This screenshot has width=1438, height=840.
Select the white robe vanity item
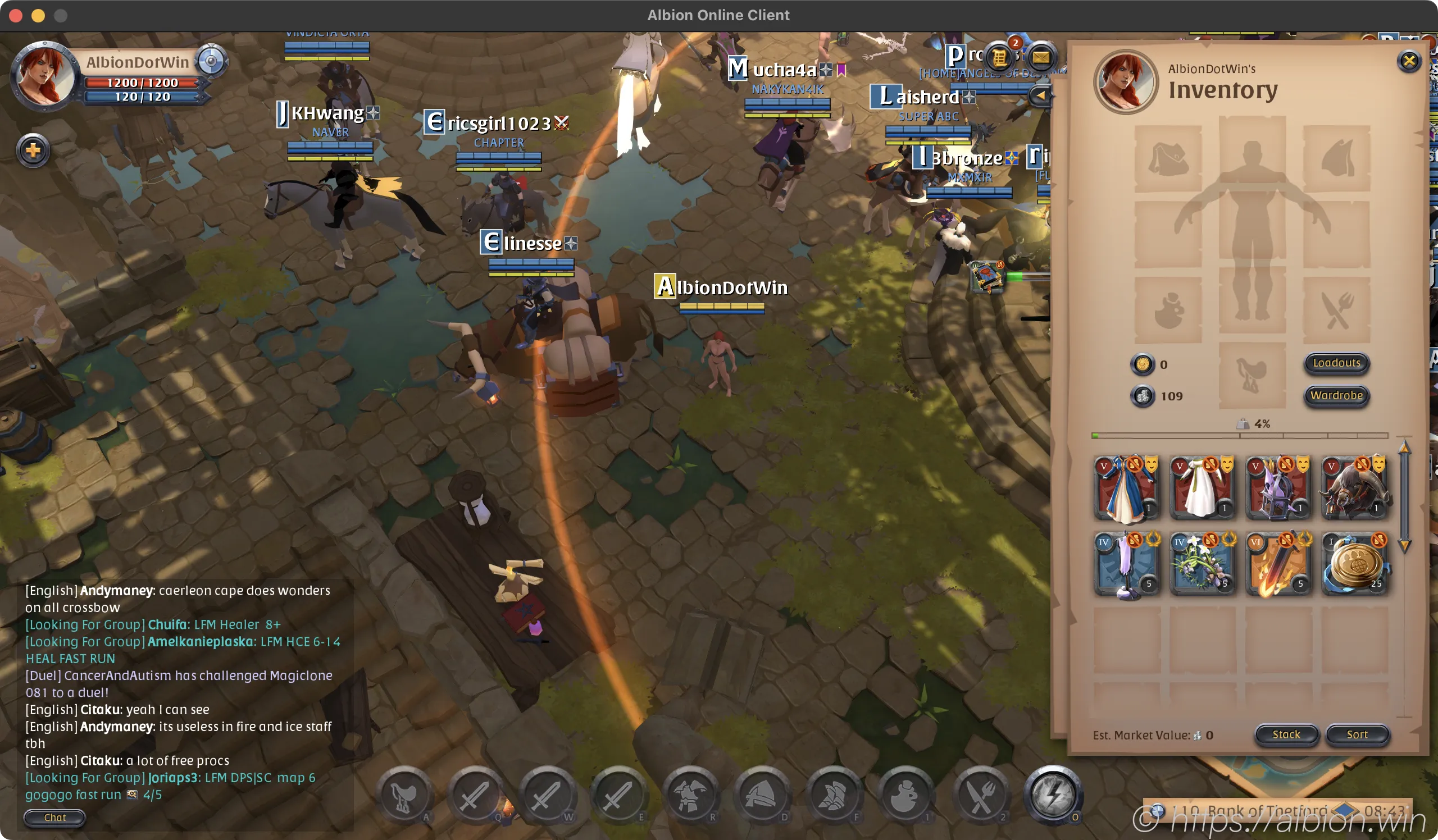1202,488
